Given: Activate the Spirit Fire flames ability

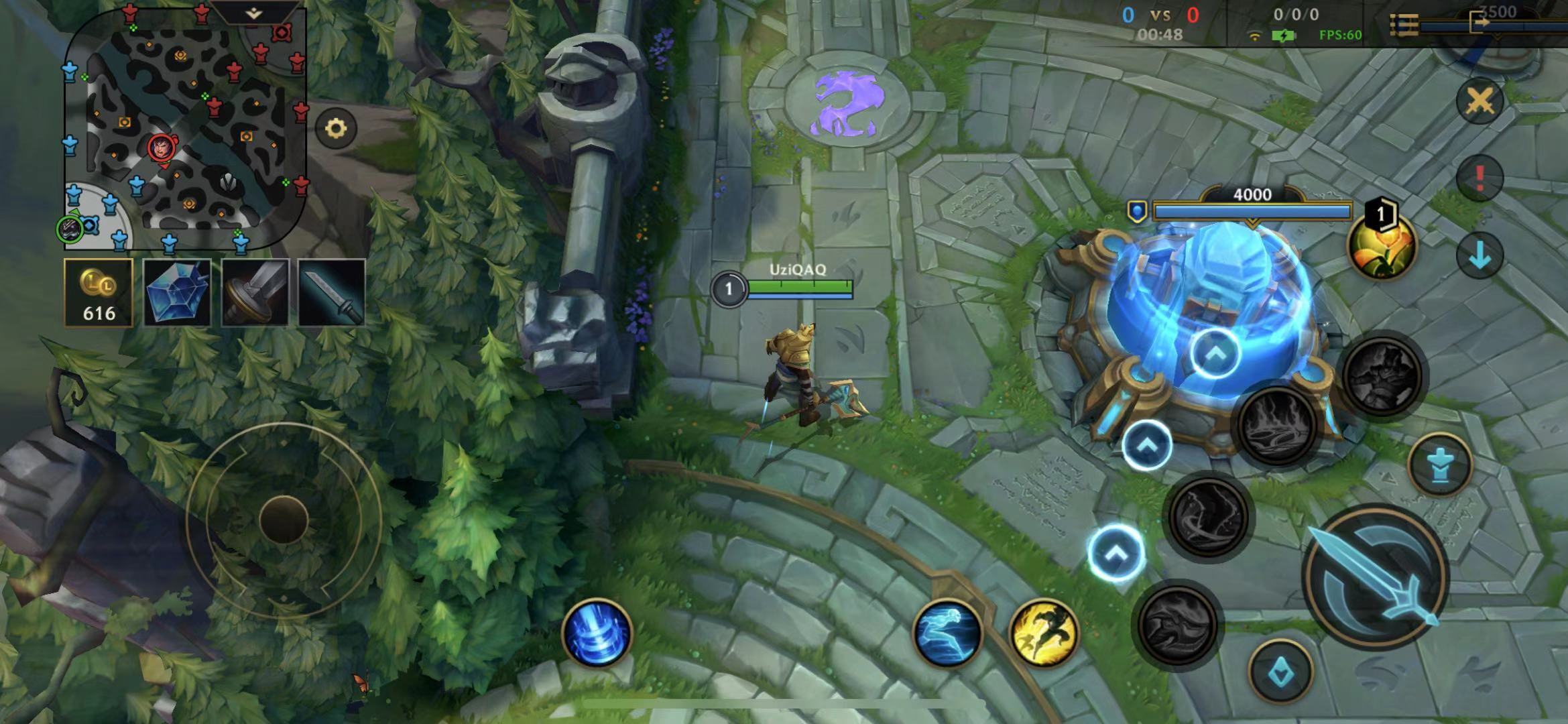Looking at the screenshot, I should [1277, 426].
